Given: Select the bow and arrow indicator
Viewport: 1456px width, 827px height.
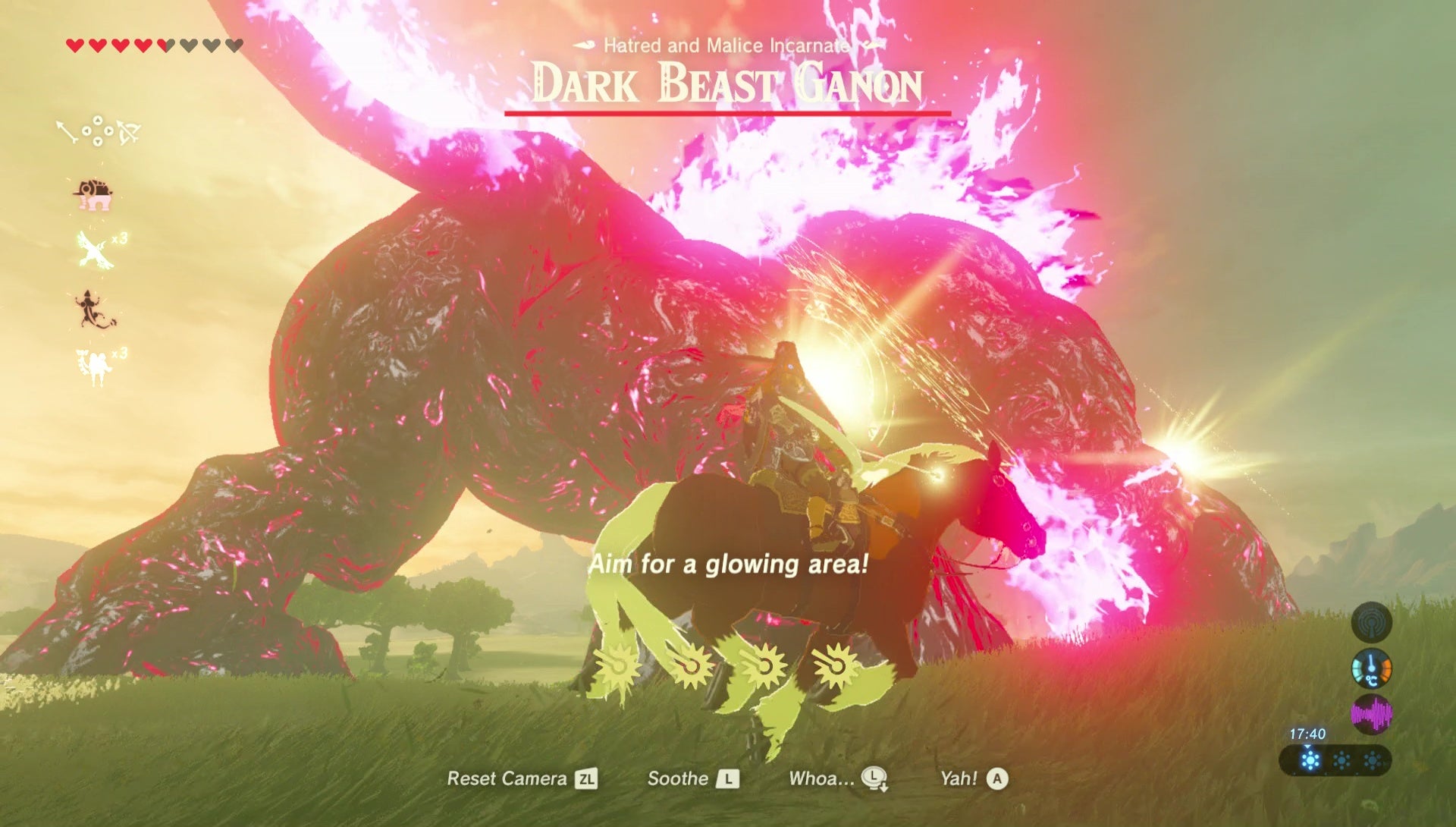Looking at the screenshot, I should click(x=128, y=131).
